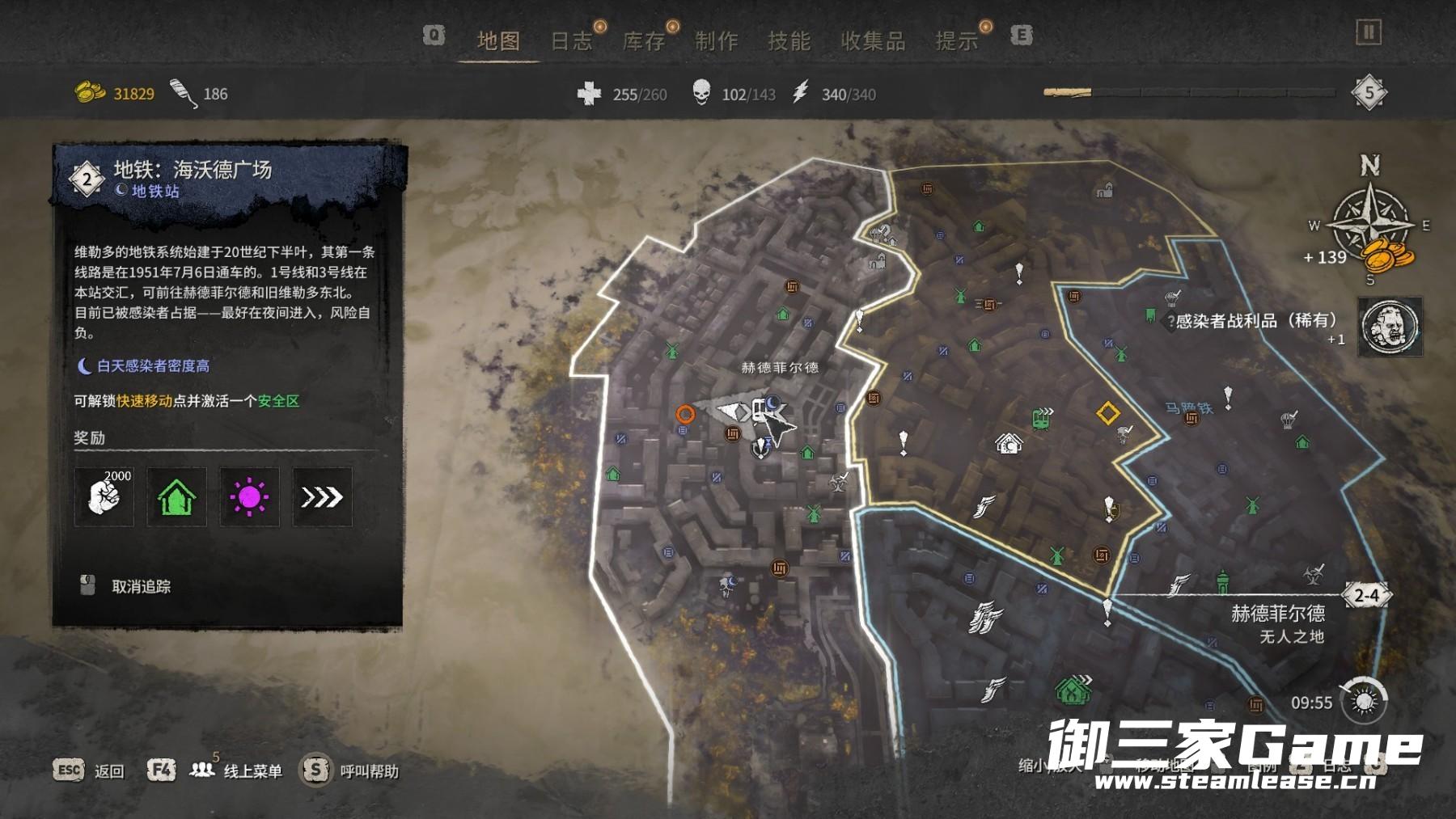Click the 地图 map tab
Image resolution: width=1456 pixels, height=819 pixels.
point(498,41)
